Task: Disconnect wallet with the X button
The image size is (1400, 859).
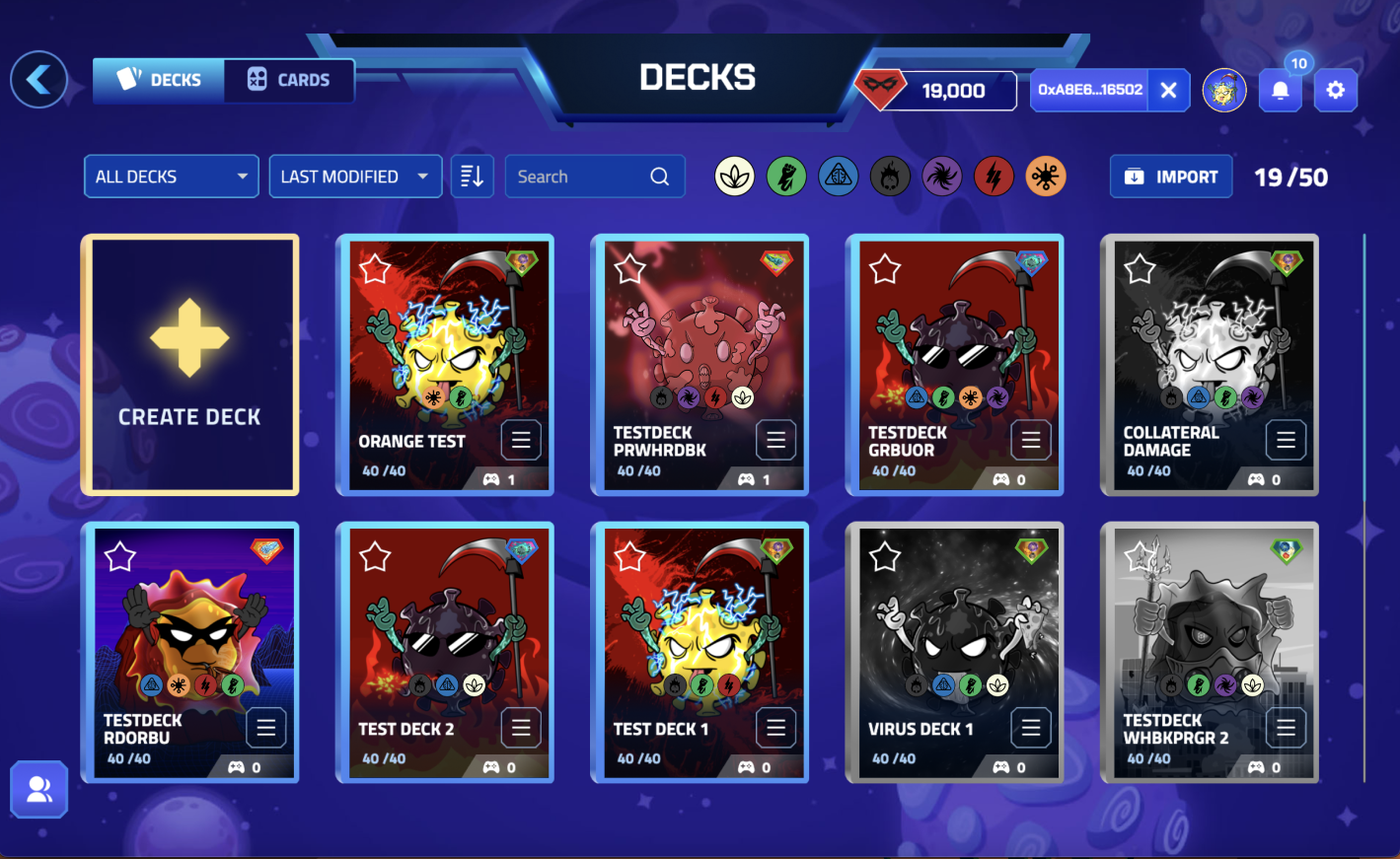Action: (x=1169, y=91)
